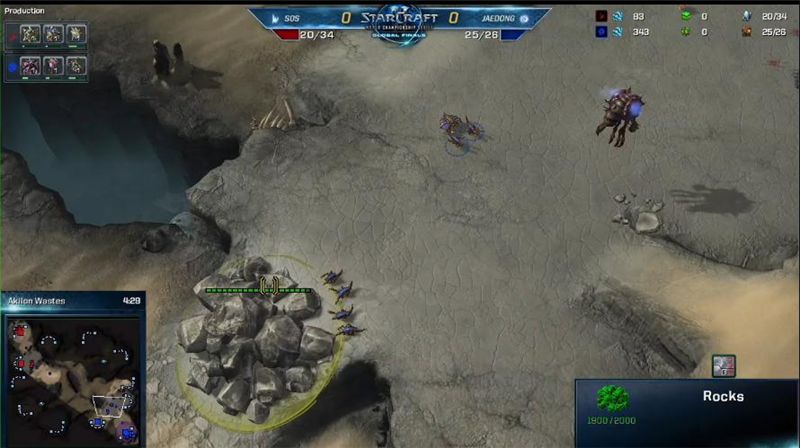Jump to the red base at the minimap's top

click(x=21, y=332)
